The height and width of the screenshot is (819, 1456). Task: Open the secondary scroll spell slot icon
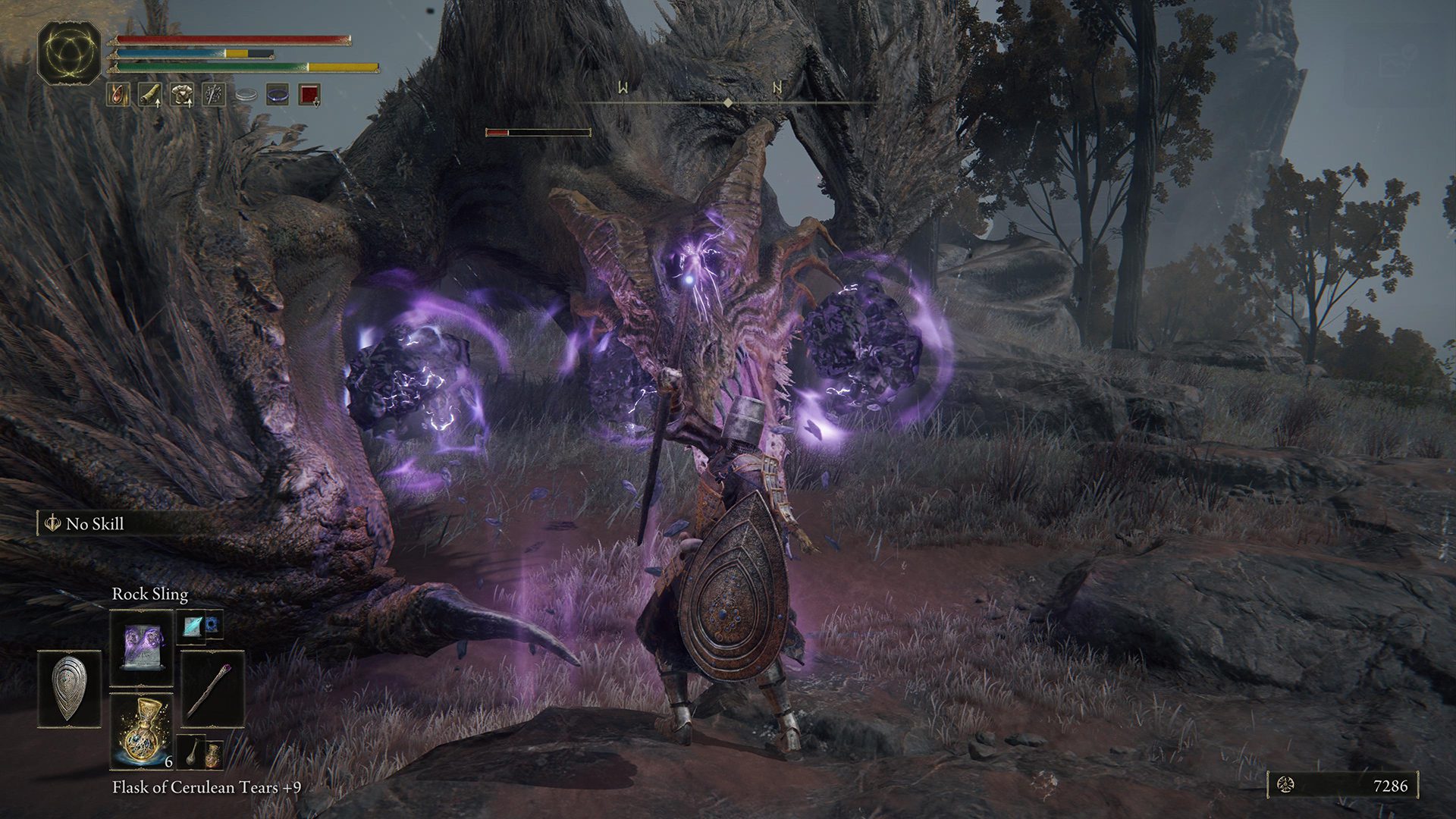click(x=193, y=627)
